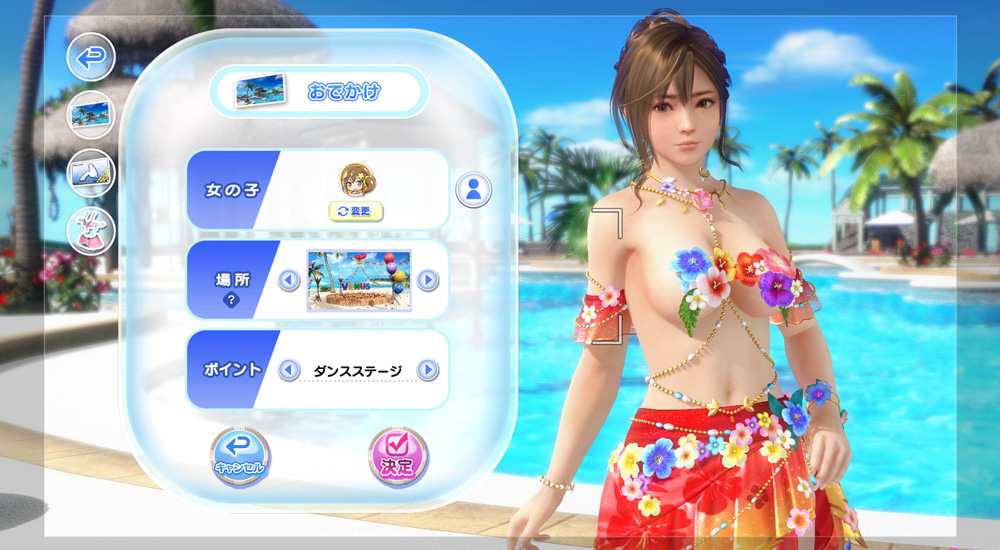Open the beach photo outing icon
Image resolution: width=1000 pixels, height=550 pixels.
(91, 115)
